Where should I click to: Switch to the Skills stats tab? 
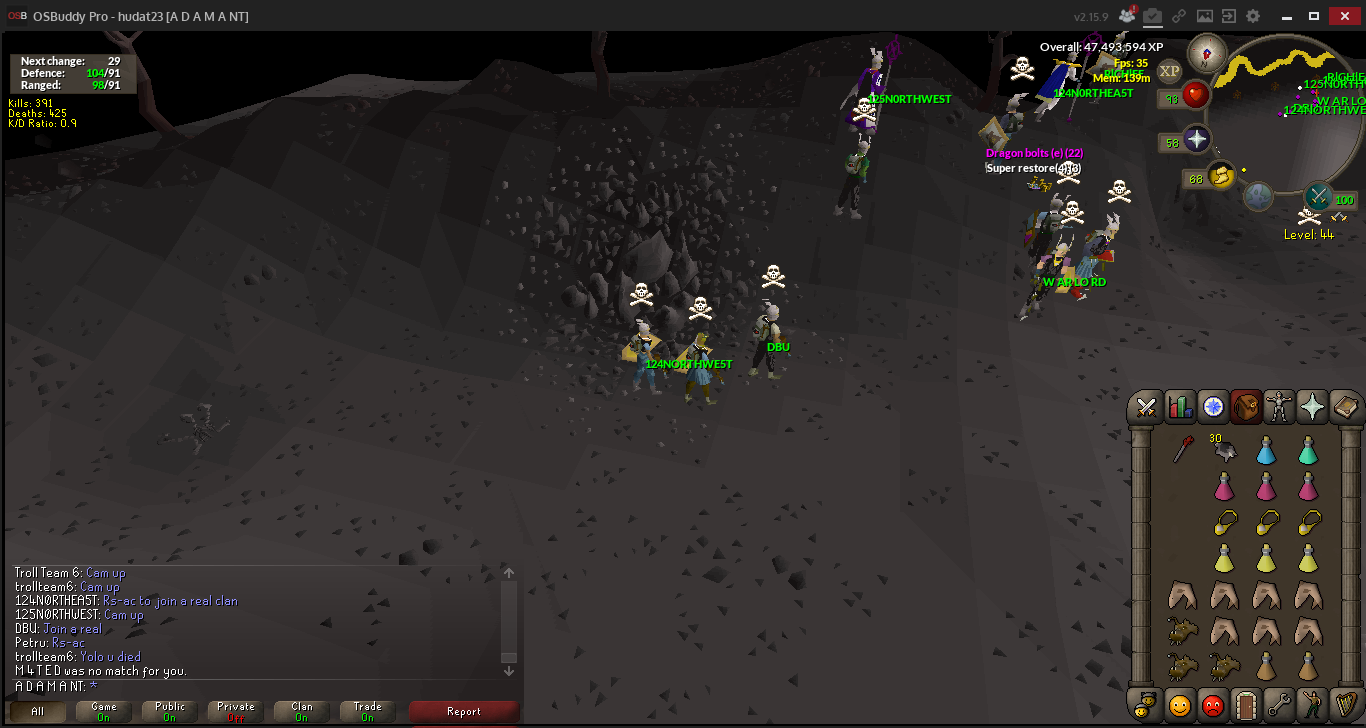click(1181, 407)
